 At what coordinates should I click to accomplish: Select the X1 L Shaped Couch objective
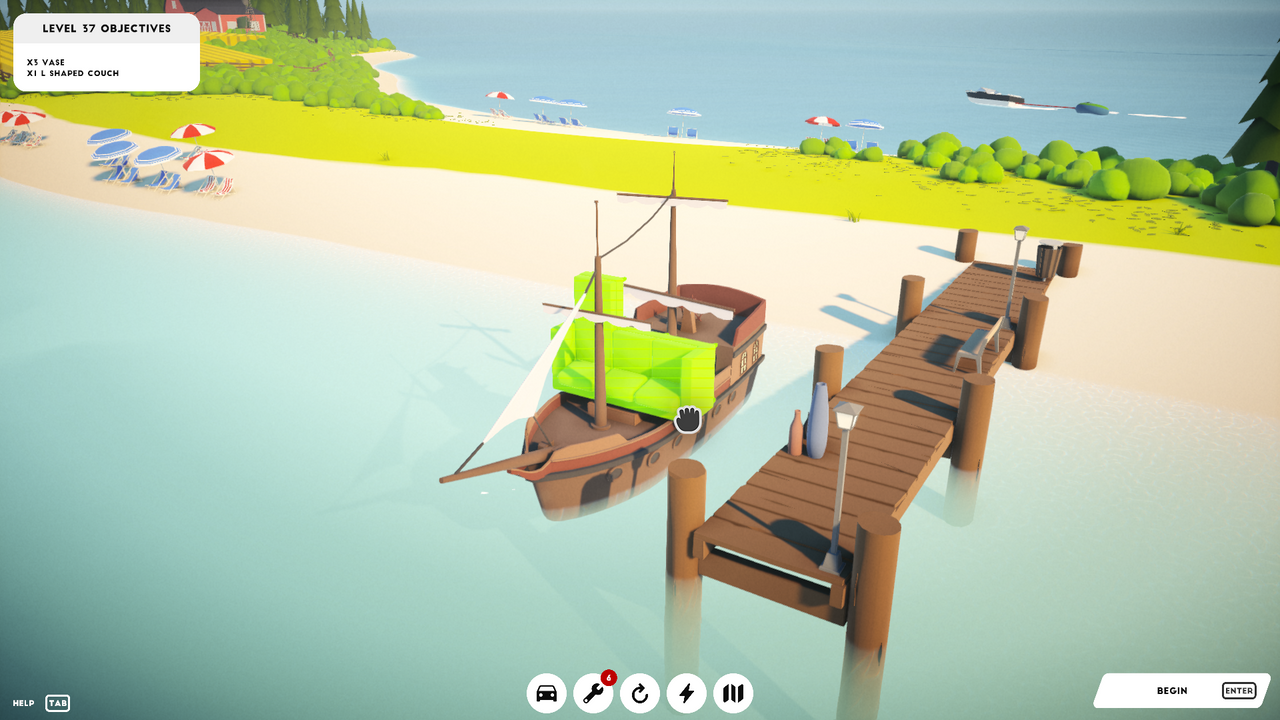click(x=72, y=73)
